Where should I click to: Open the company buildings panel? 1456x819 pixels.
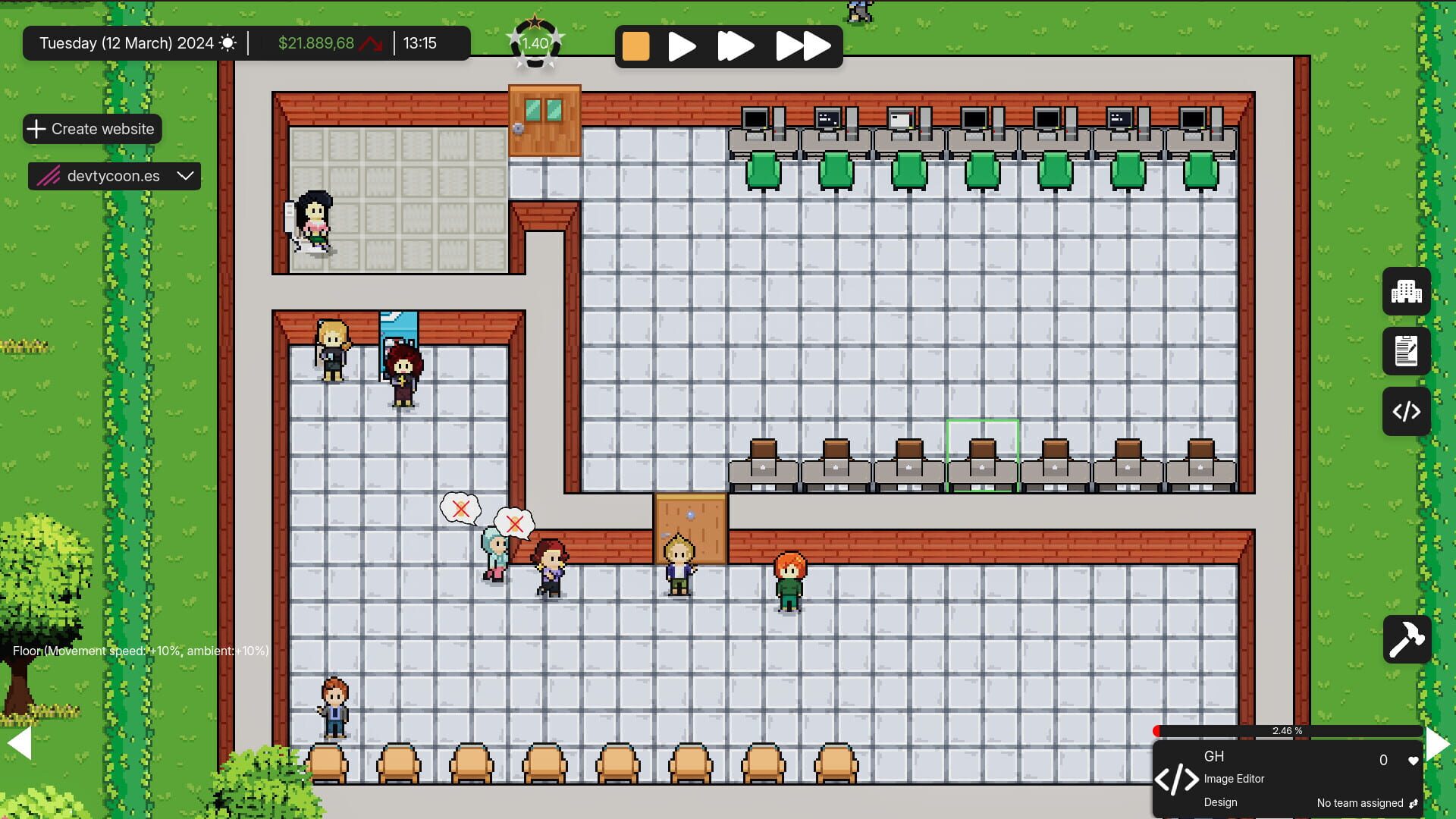pyautogui.click(x=1407, y=291)
